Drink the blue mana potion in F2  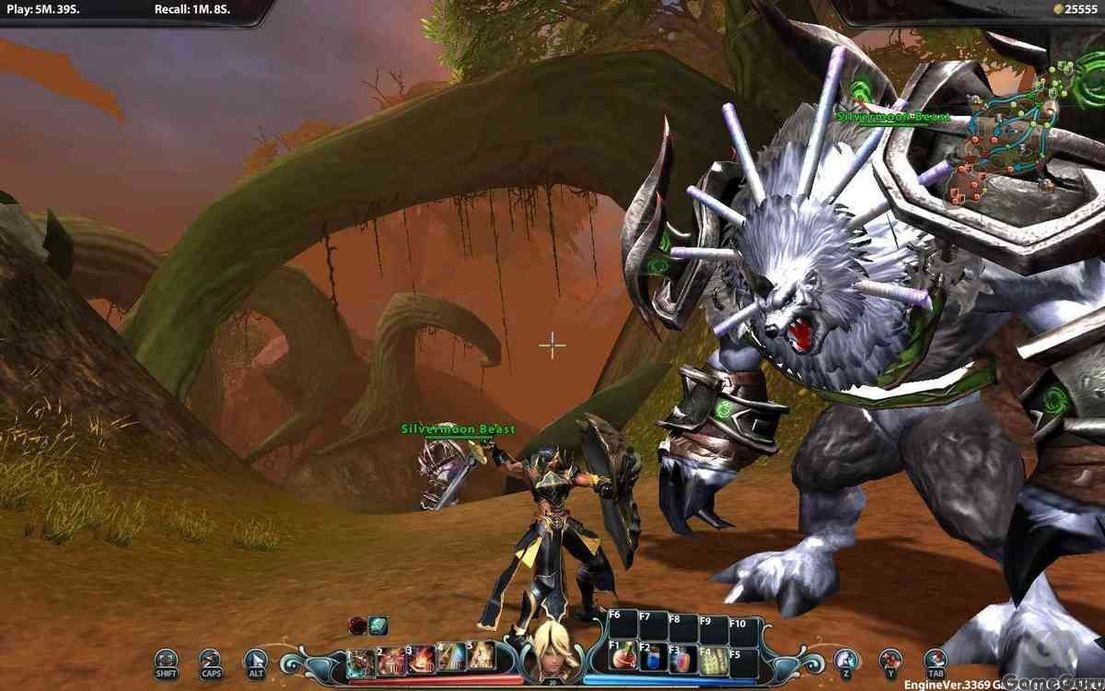pos(653,659)
